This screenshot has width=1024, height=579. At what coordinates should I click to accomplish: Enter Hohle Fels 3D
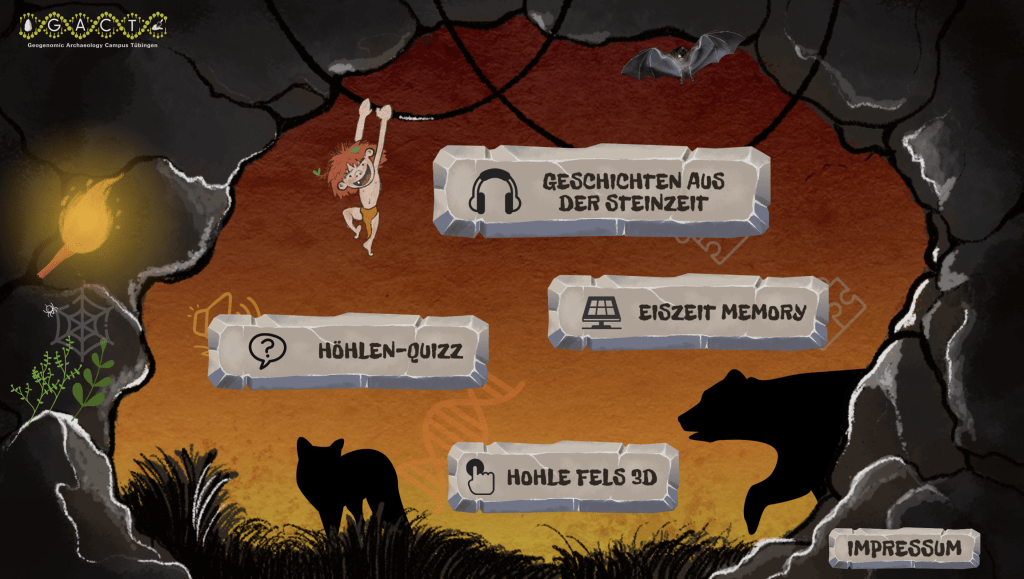point(563,477)
